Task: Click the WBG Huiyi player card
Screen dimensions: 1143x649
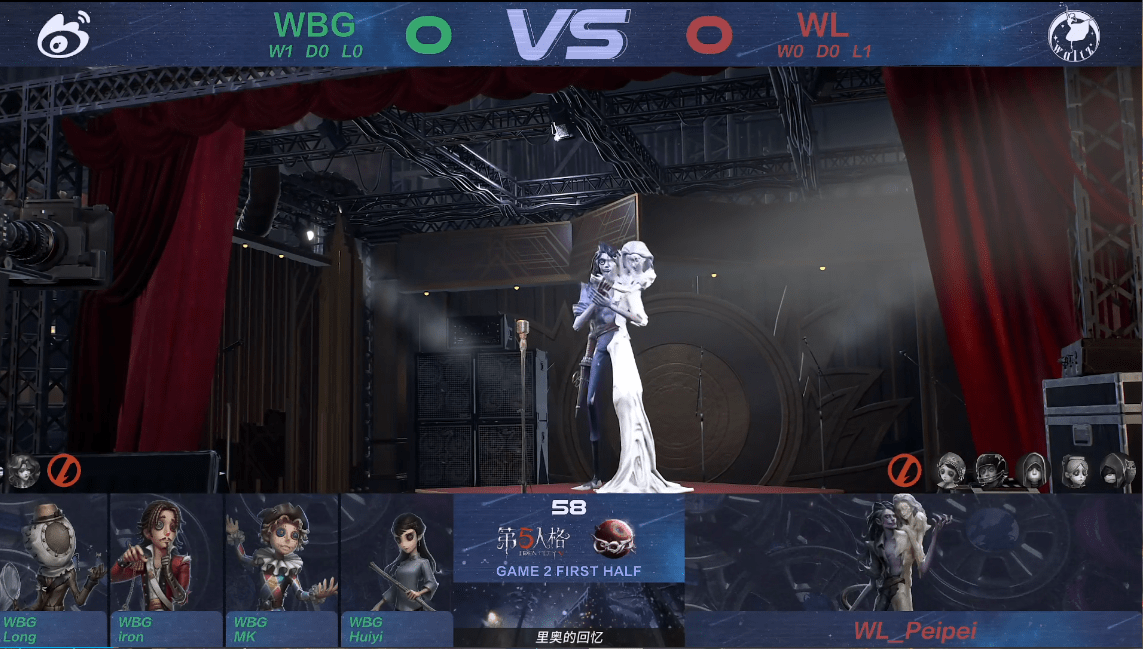Action: point(396,570)
